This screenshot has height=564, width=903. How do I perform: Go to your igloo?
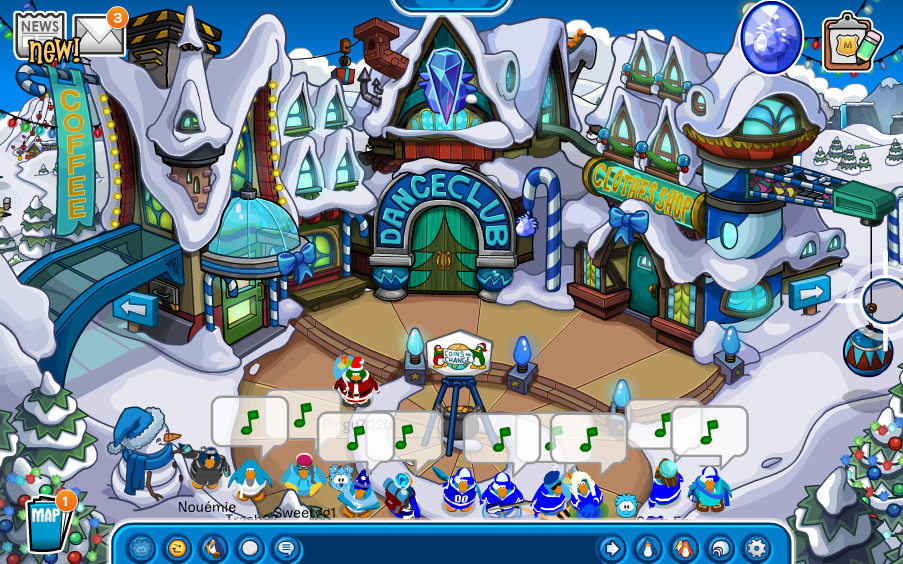[720, 548]
